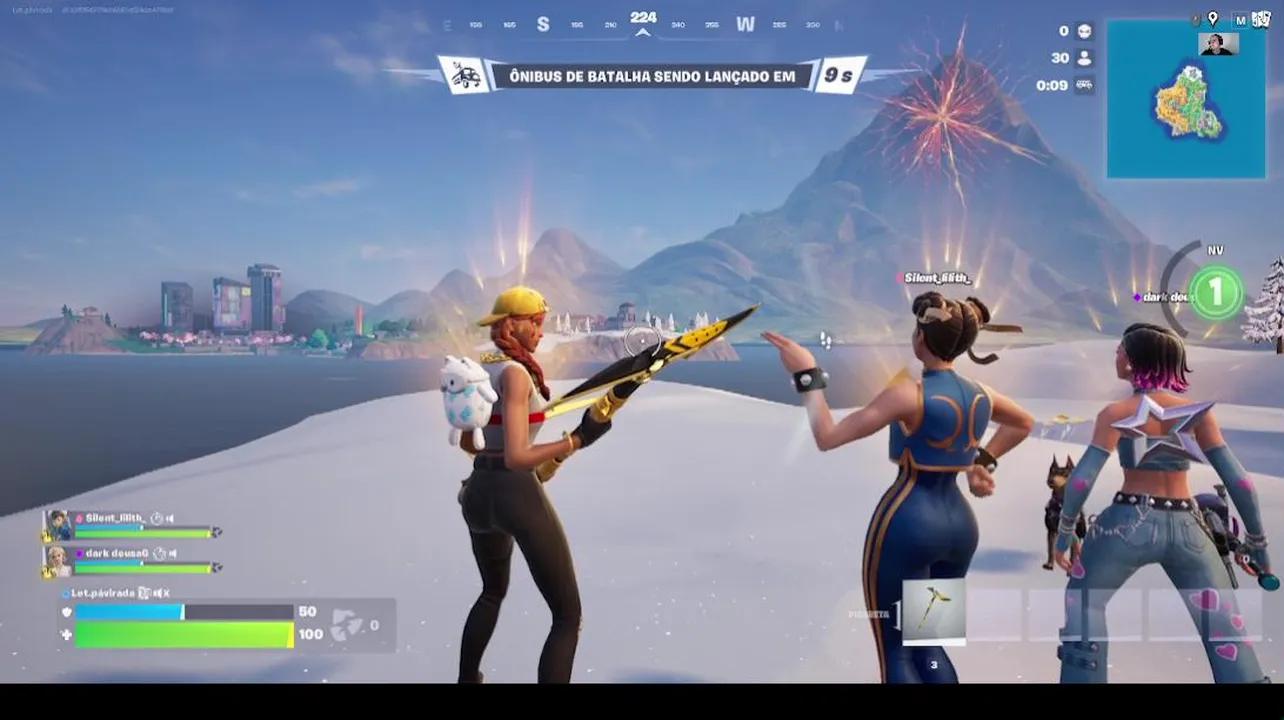Click the M map shortcut icon

[x=1241, y=20]
